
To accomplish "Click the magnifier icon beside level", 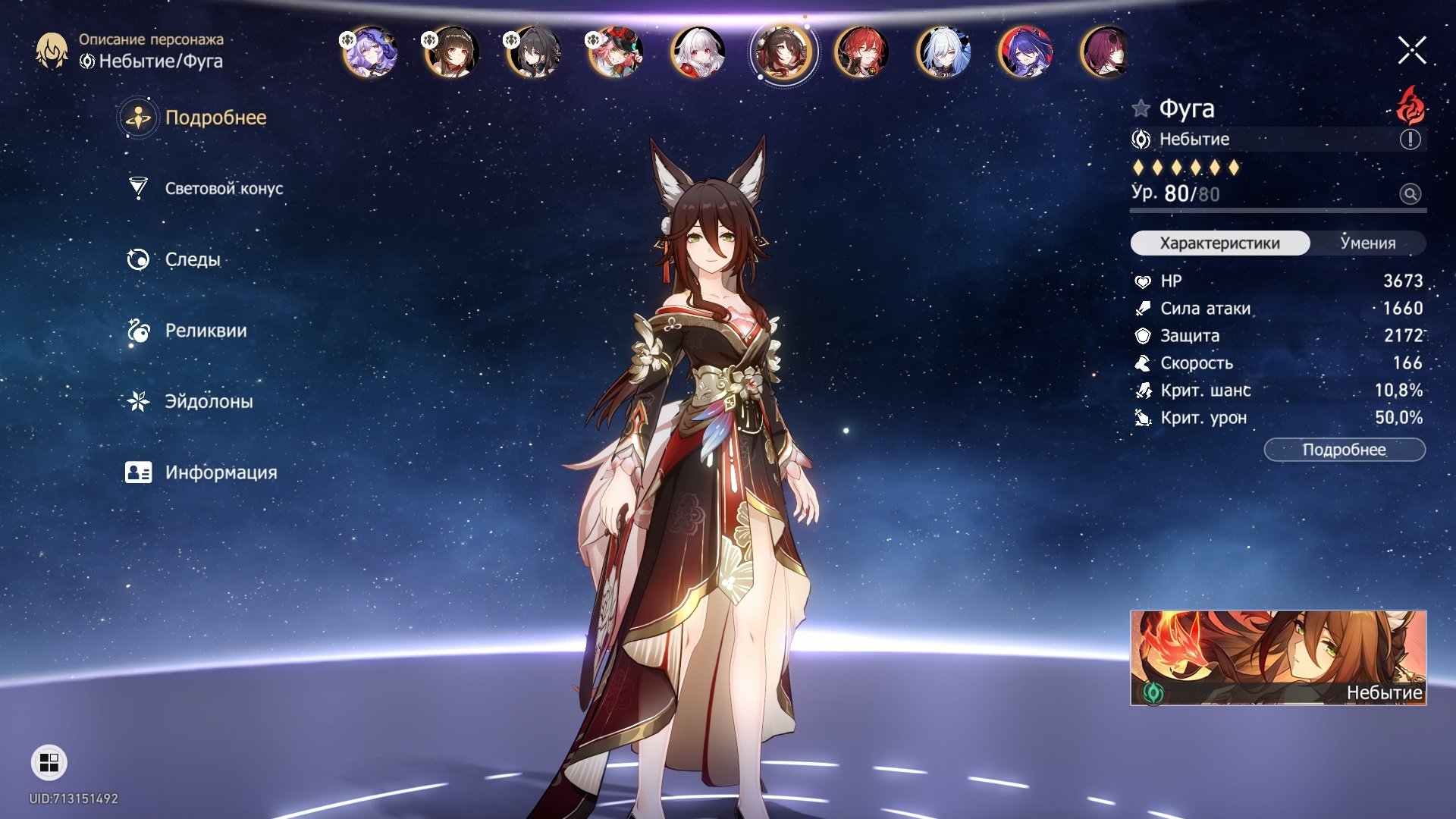I will [x=1410, y=194].
